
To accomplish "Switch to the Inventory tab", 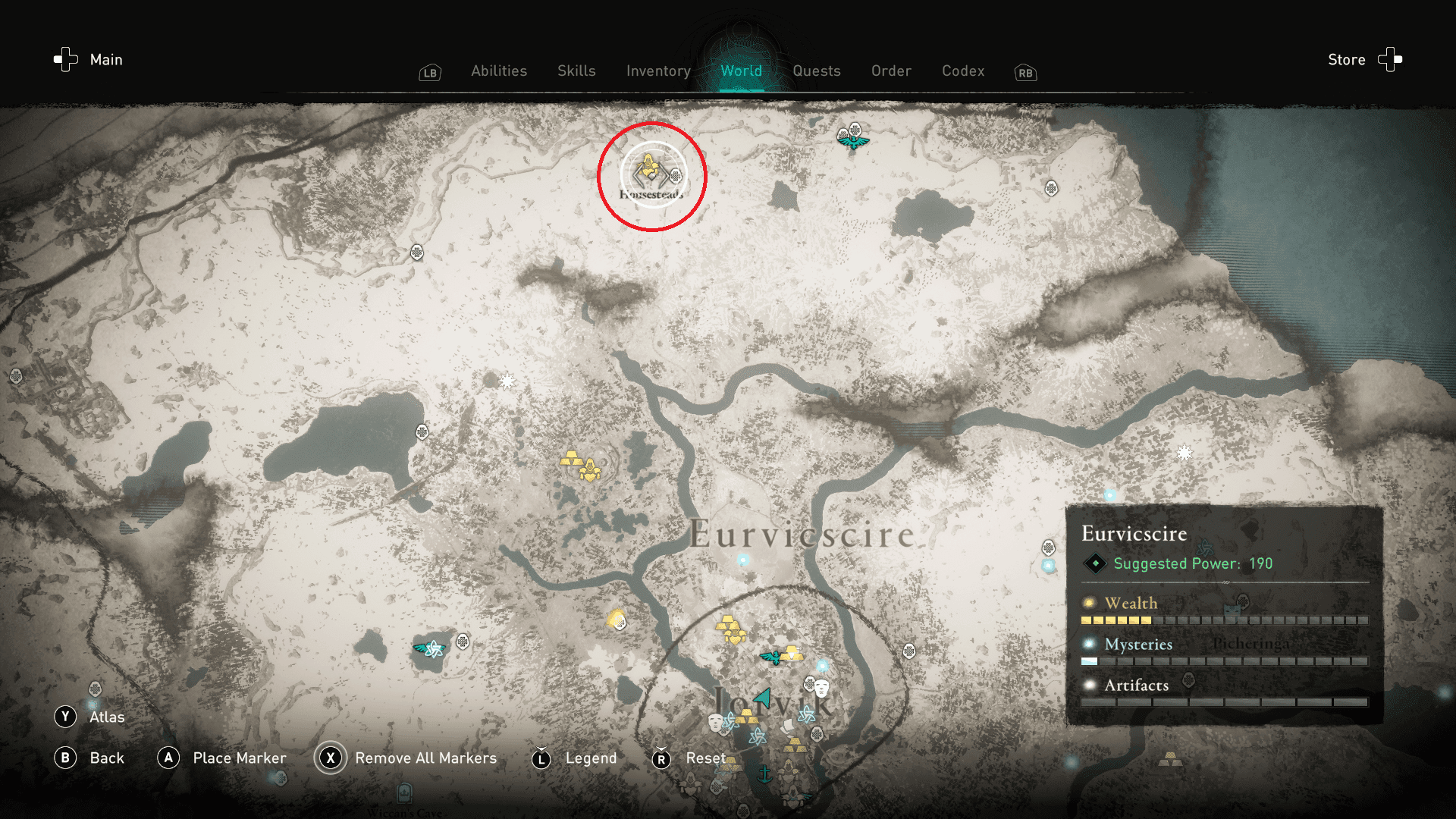I will point(657,71).
